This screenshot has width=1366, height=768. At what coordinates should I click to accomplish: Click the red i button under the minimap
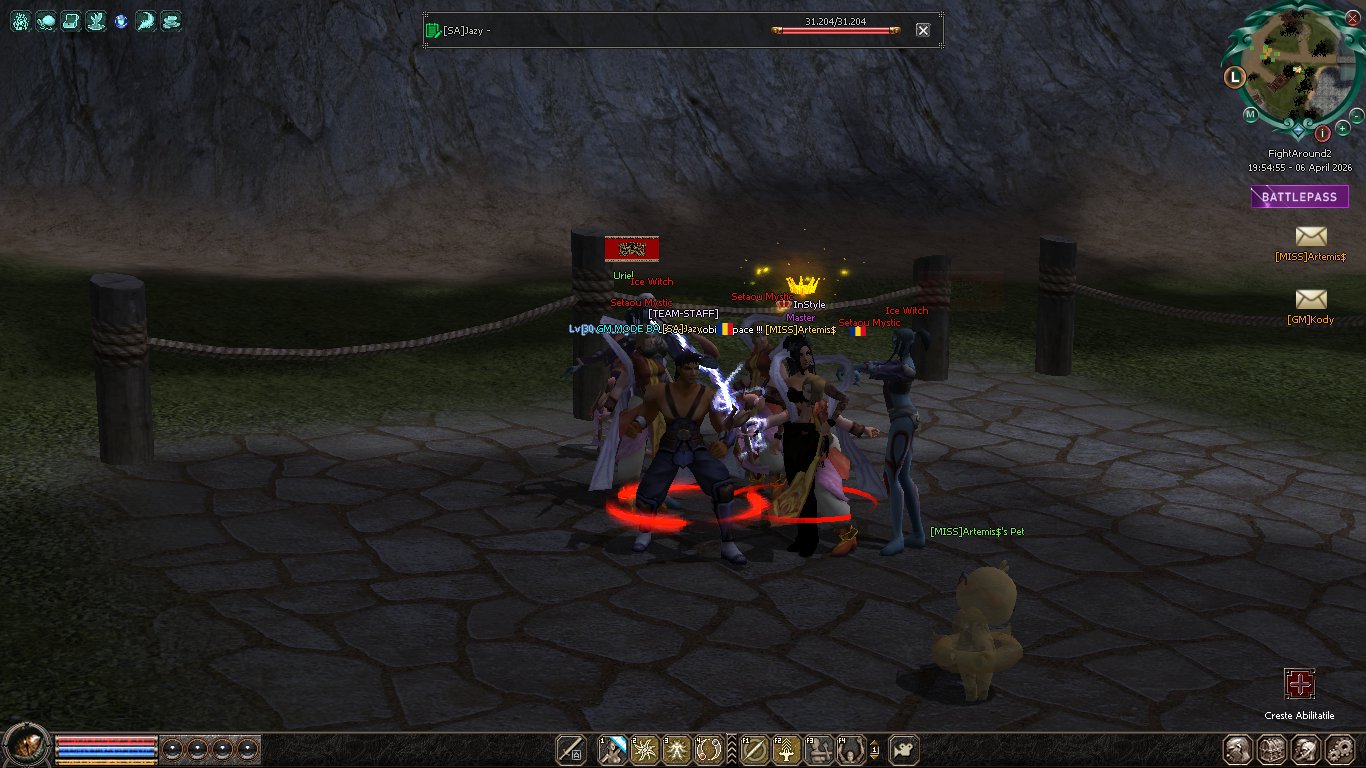point(1322,132)
